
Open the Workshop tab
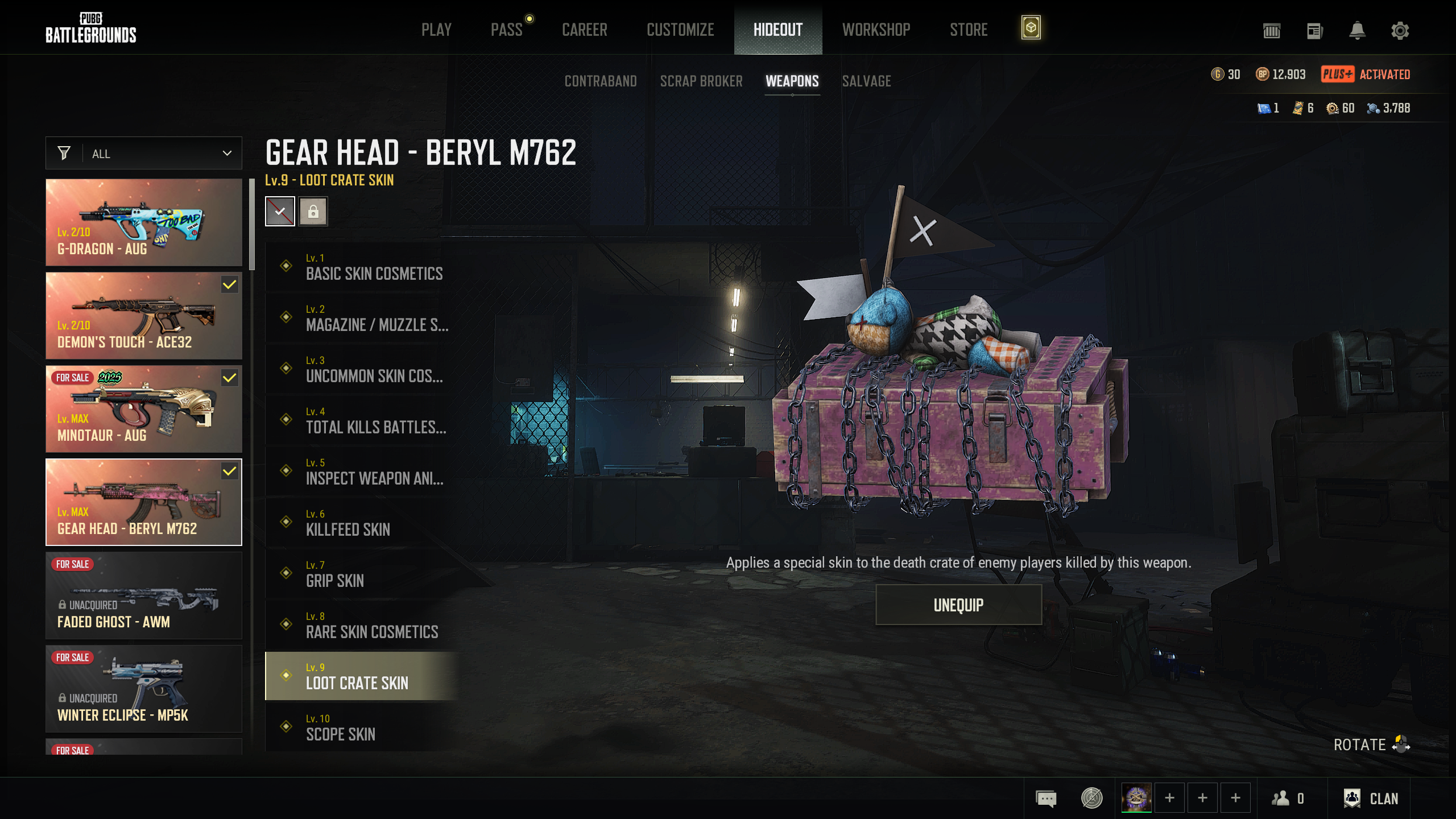coord(876,30)
